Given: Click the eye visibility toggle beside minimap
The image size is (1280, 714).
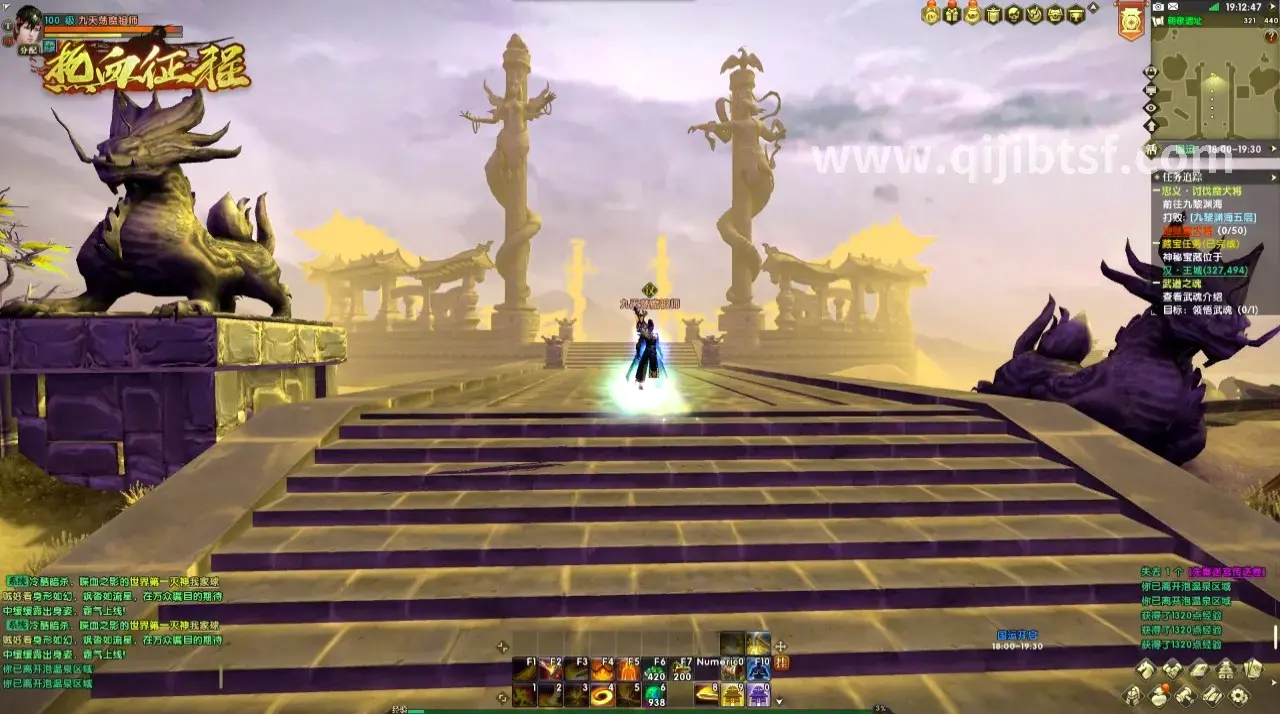Looking at the screenshot, I should (1151, 108).
